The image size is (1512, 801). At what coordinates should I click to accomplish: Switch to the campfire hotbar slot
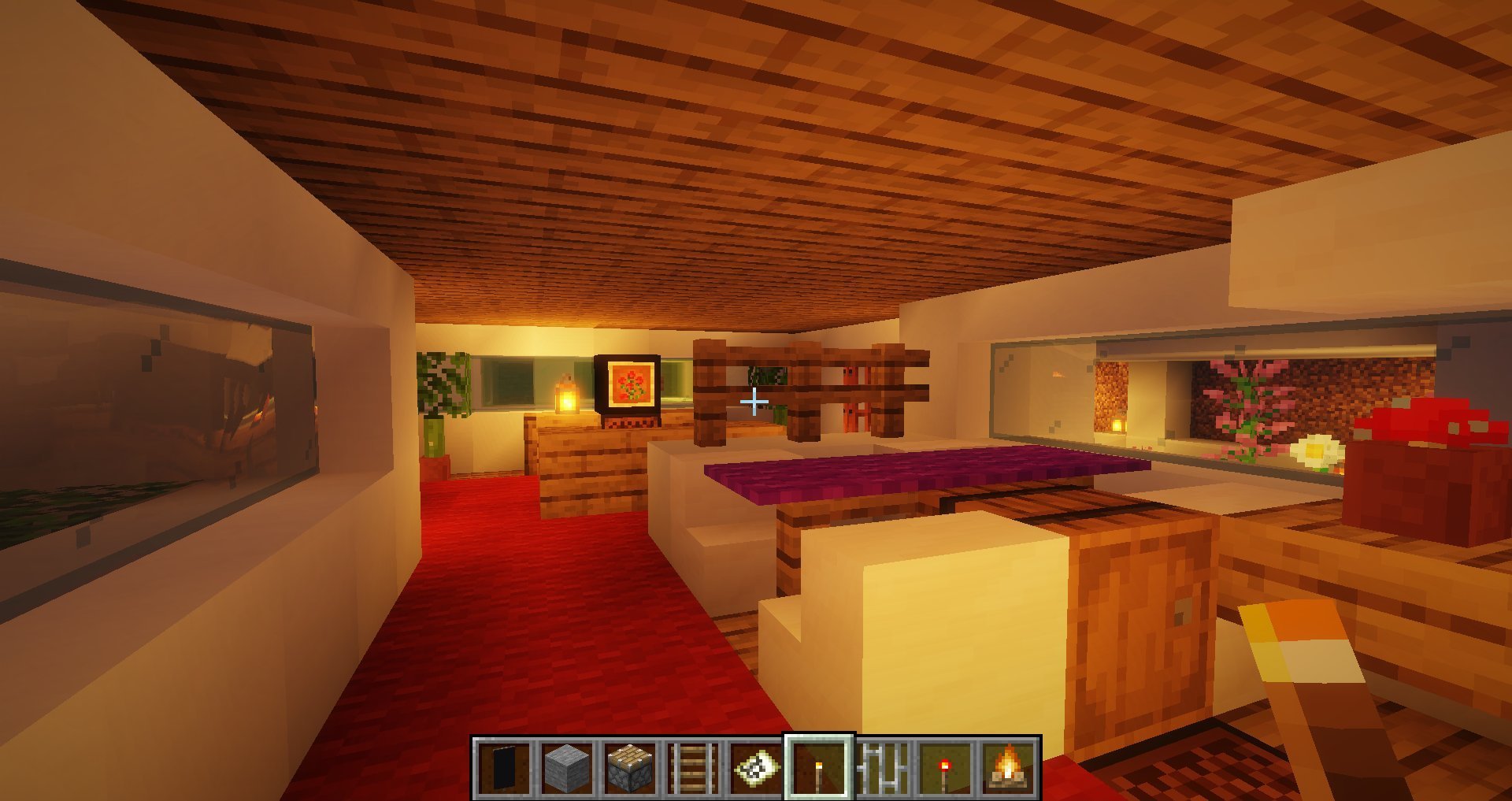(1008, 768)
